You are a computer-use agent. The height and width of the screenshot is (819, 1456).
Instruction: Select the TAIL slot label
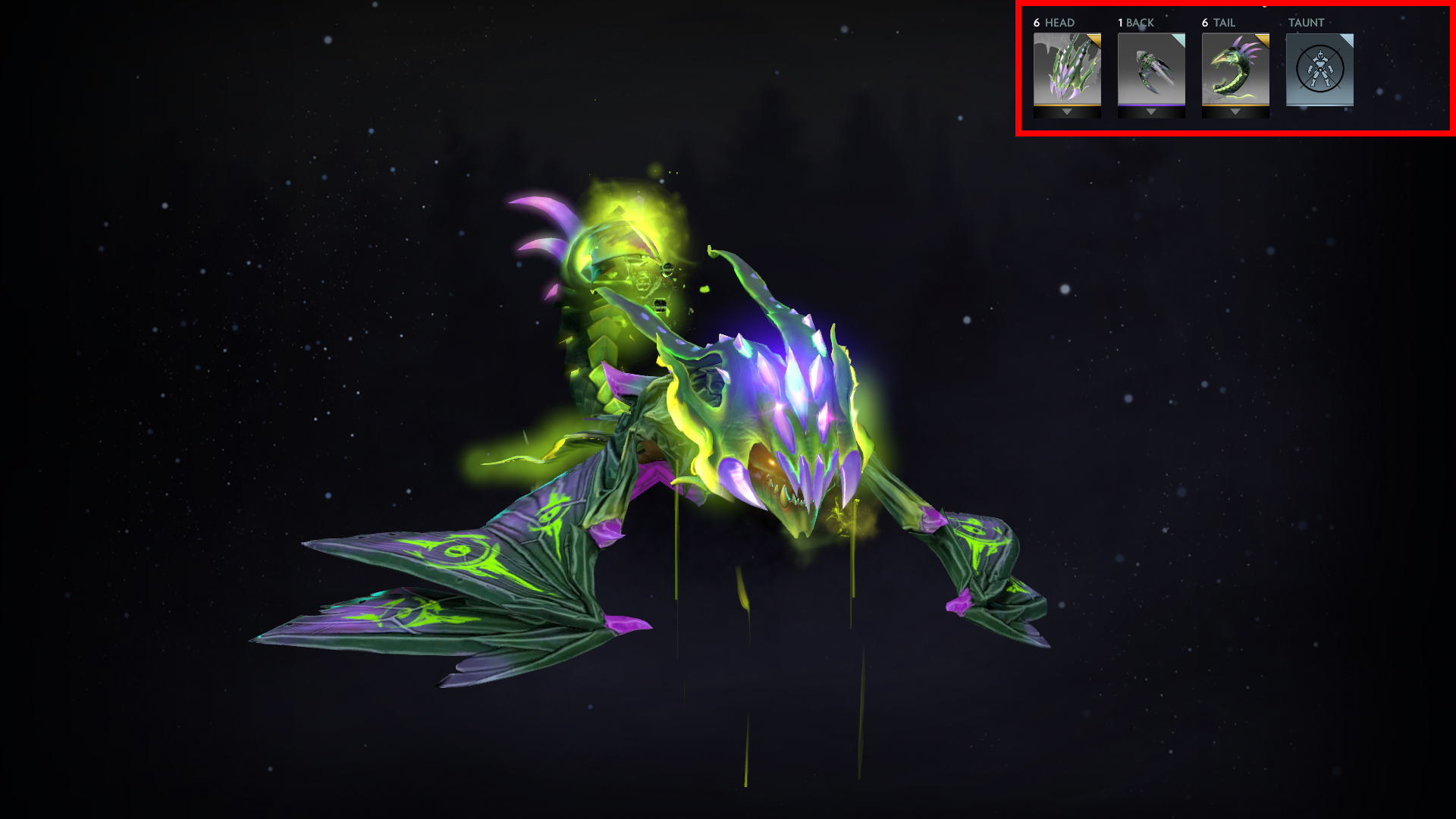pos(1225,23)
